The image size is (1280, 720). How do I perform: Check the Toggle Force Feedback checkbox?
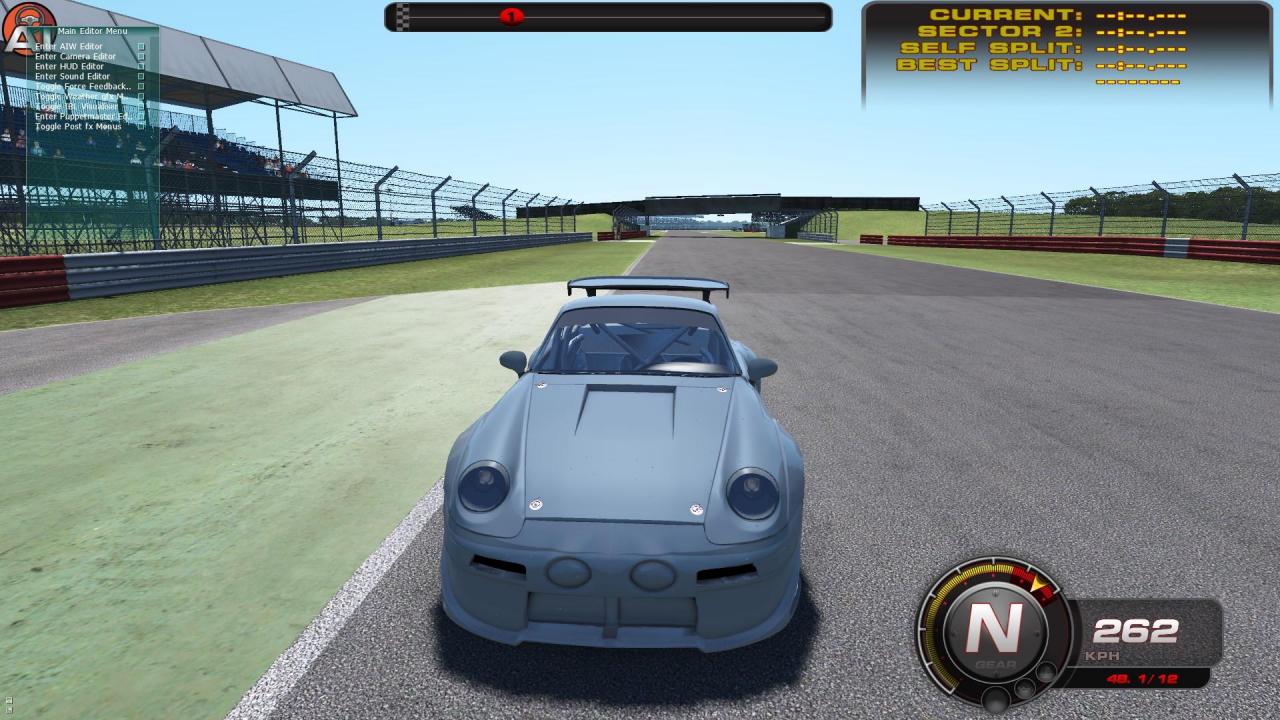click(142, 87)
